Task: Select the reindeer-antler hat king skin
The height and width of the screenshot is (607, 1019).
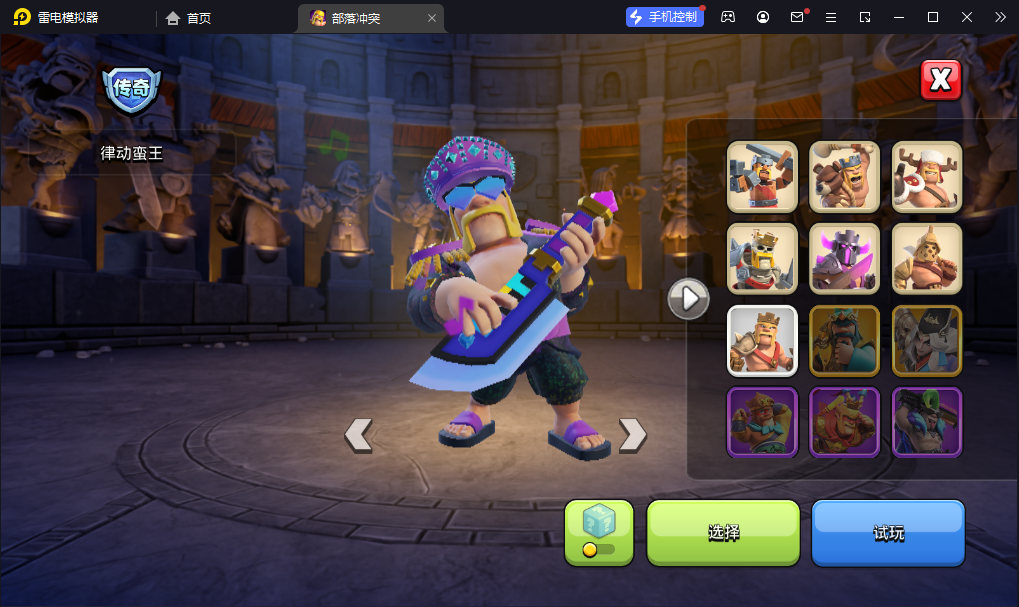Action: click(x=926, y=176)
